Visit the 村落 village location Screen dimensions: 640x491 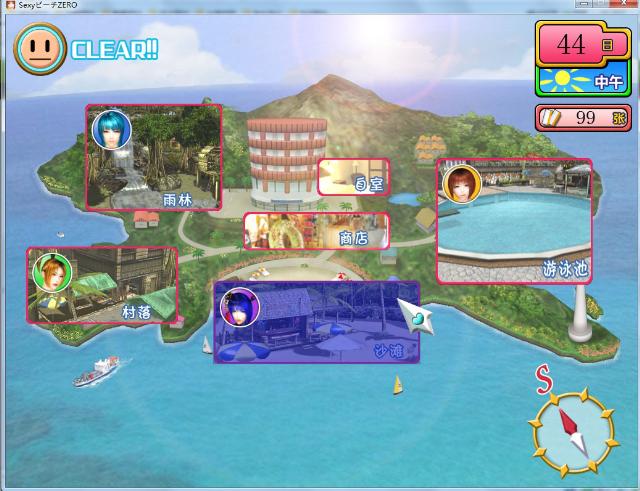click(x=103, y=285)
